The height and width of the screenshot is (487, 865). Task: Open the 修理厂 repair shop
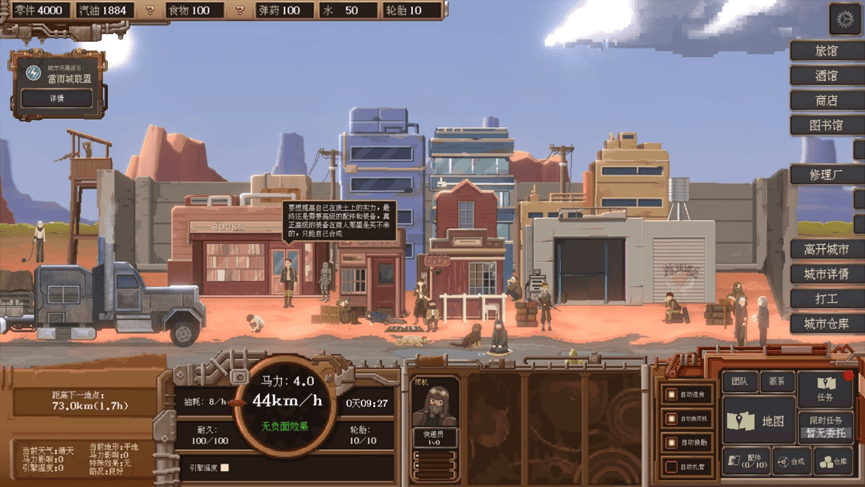(x=826, y=175)
